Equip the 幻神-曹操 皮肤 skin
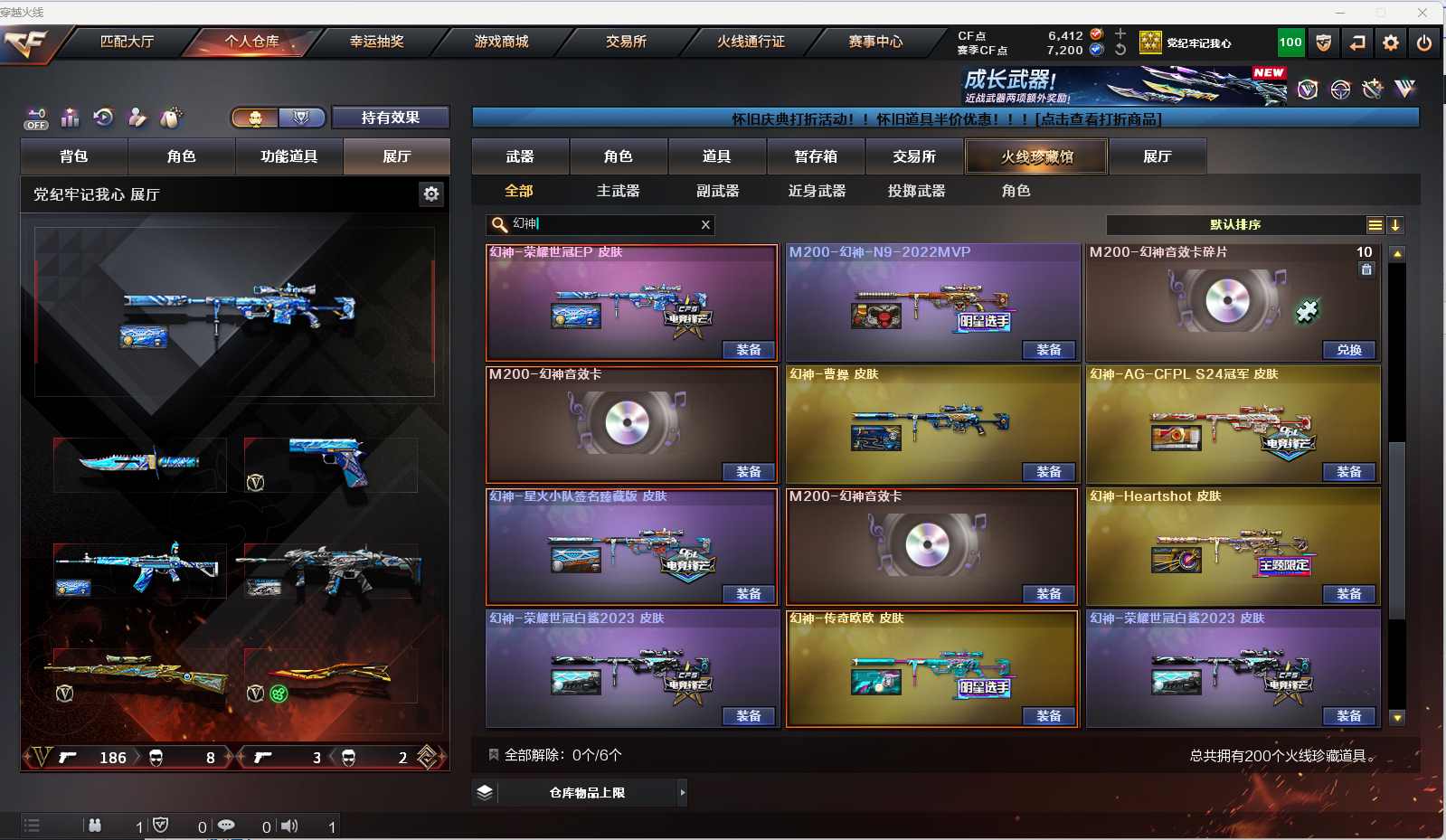The width and height of the screenshot is (1446, 840). [x=1049, y=472]
